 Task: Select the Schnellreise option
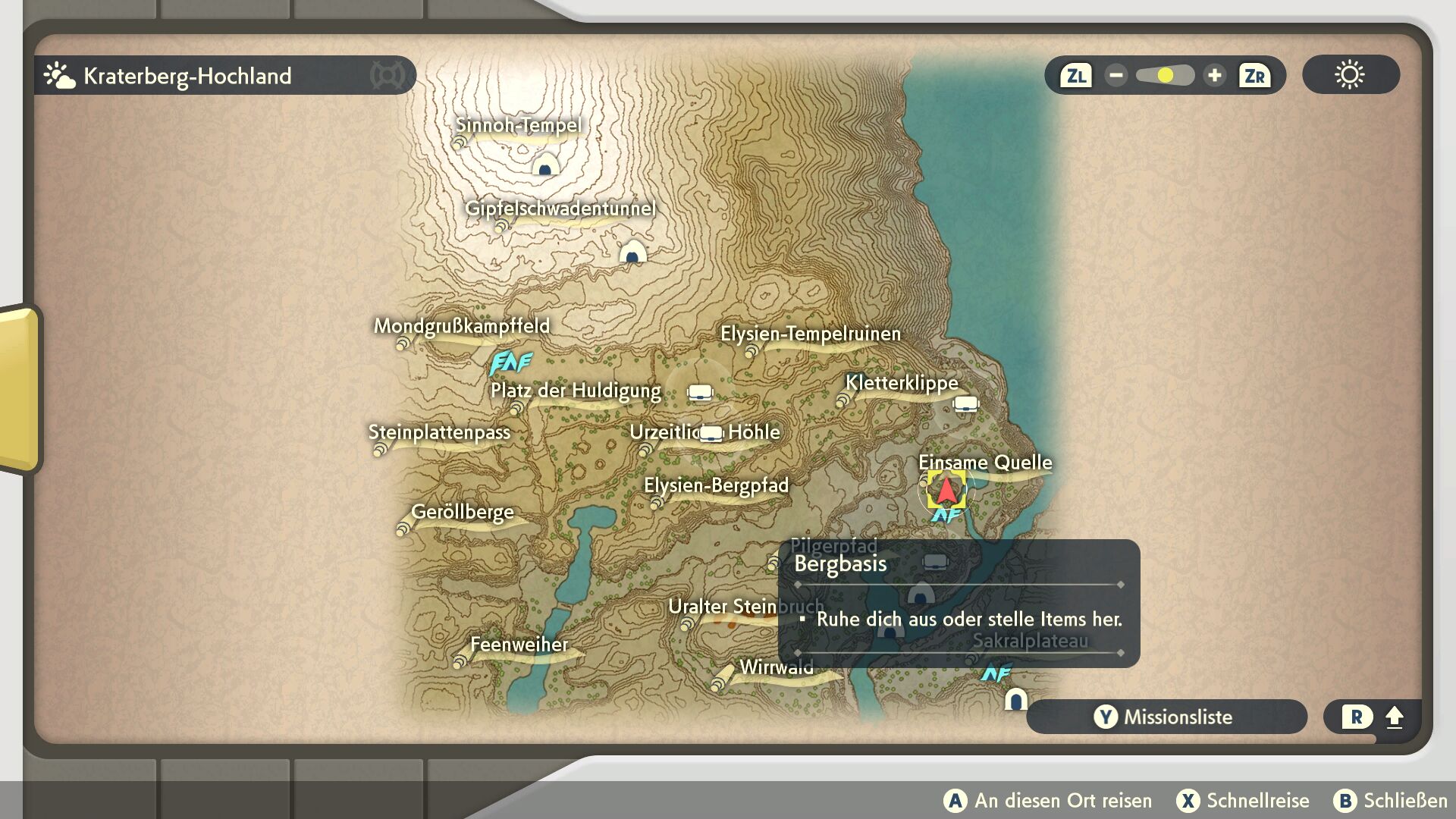coord(1243,801)
